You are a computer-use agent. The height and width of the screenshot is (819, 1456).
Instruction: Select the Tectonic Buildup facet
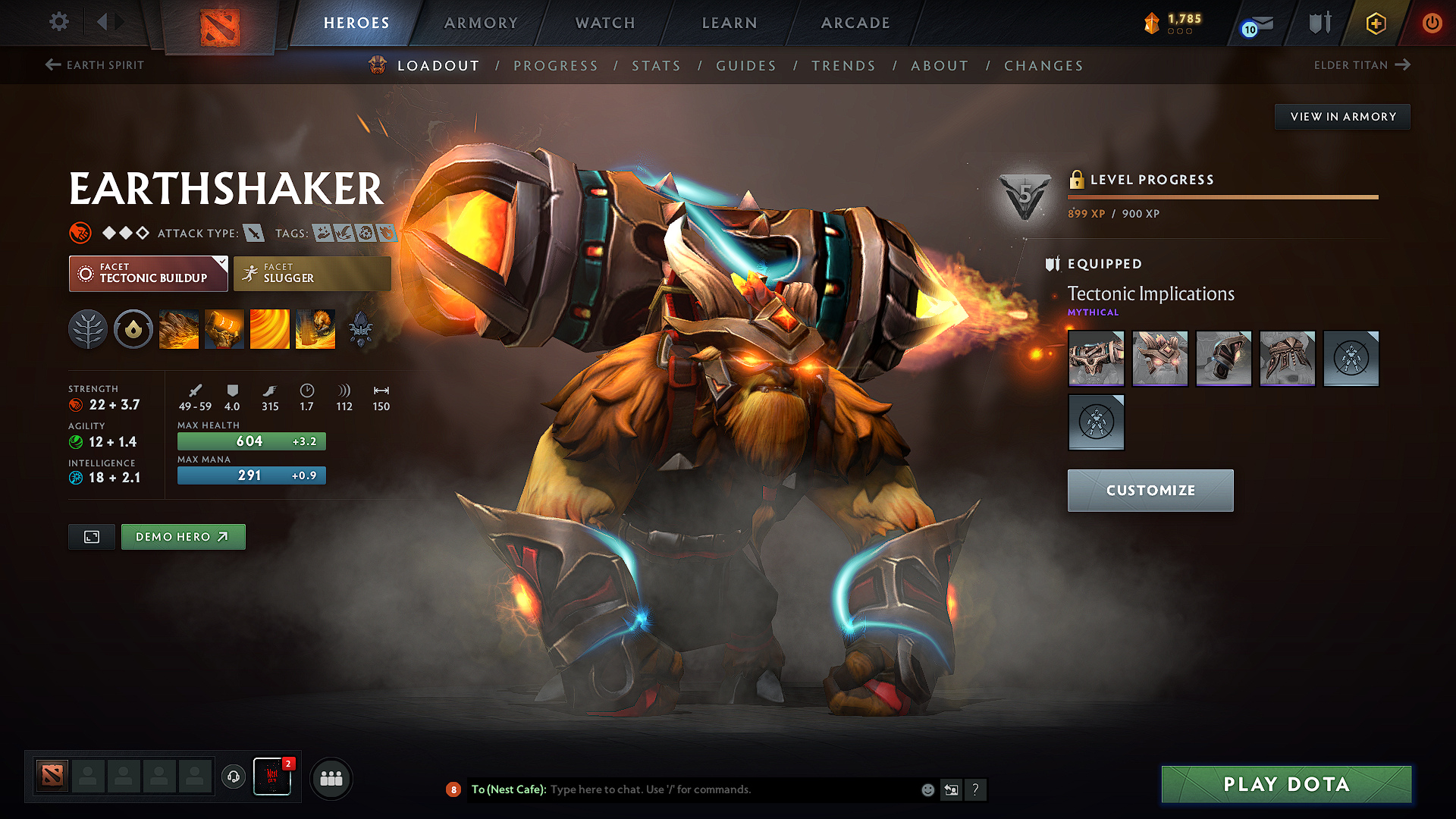(x=148, y=273)
